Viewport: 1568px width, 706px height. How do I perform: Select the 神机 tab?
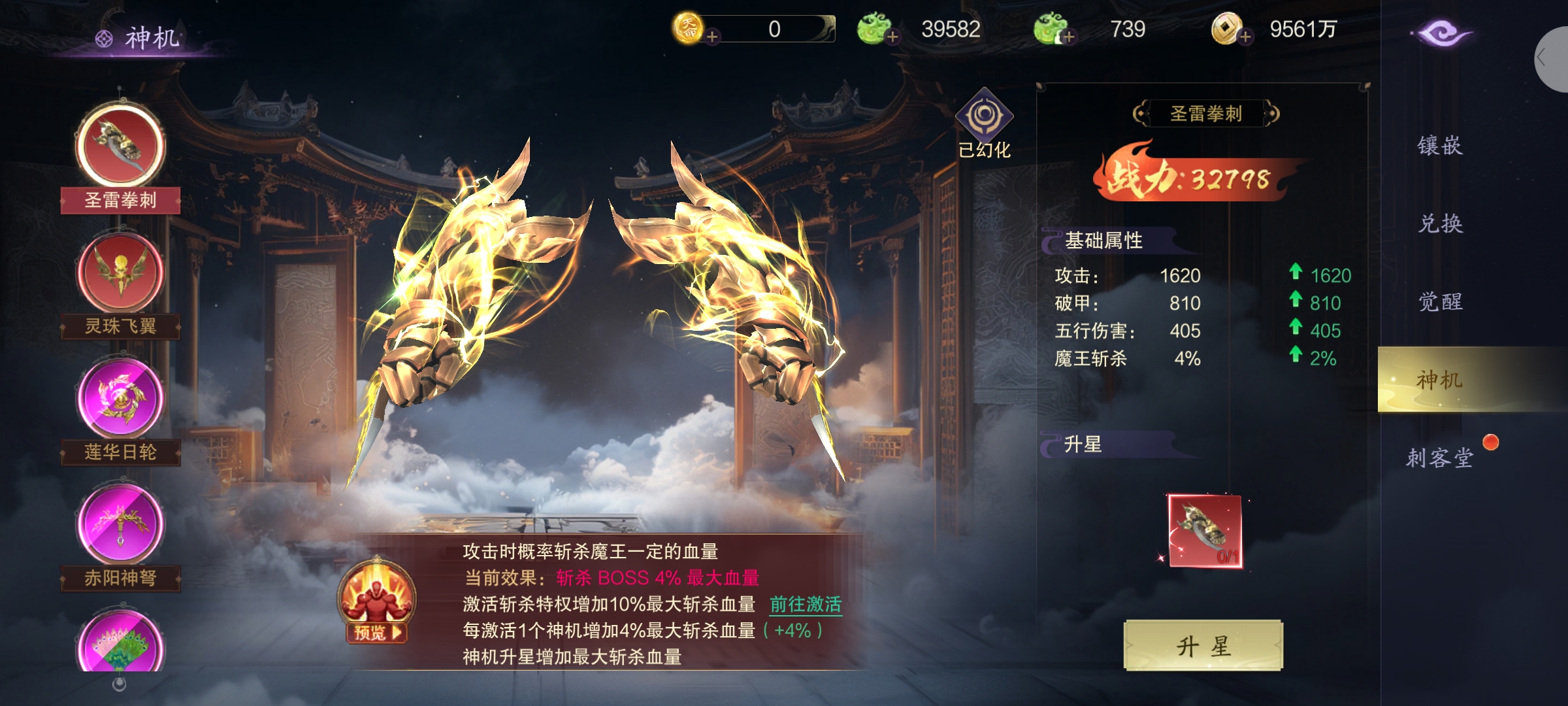point(1440,380)
